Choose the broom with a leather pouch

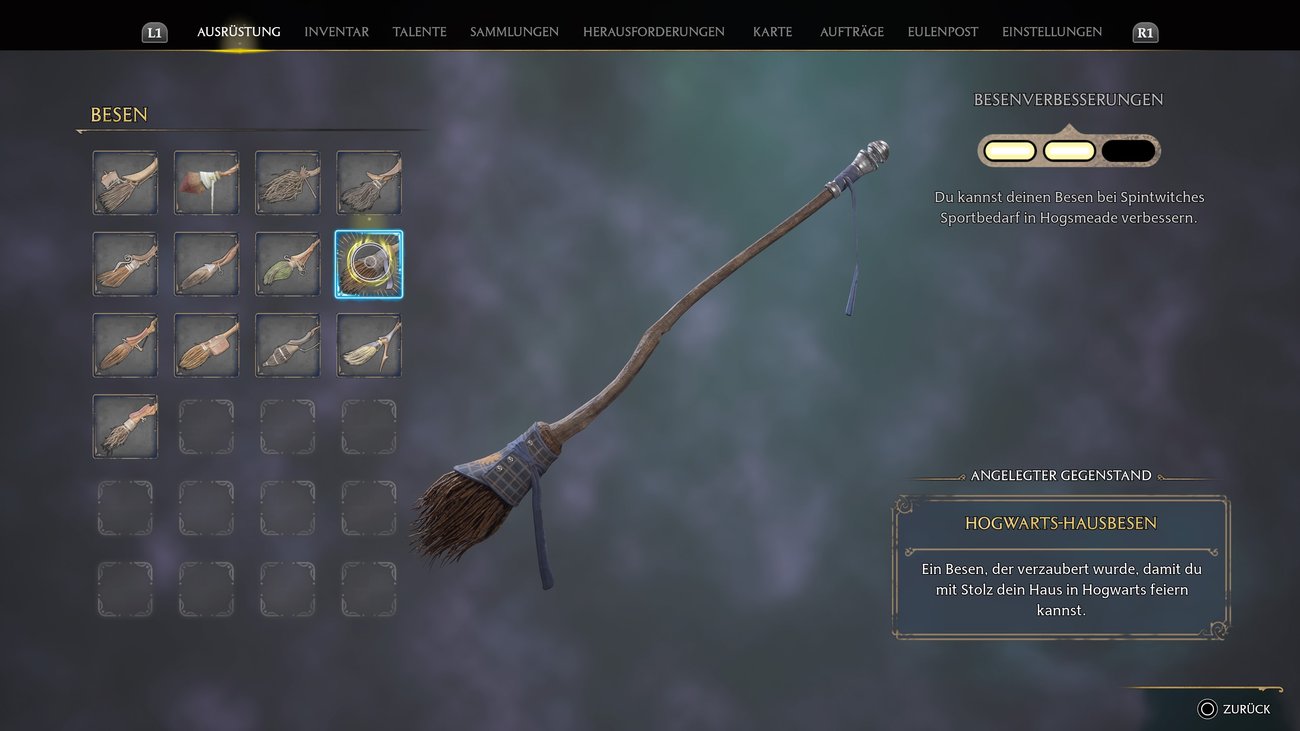point(207,345)
